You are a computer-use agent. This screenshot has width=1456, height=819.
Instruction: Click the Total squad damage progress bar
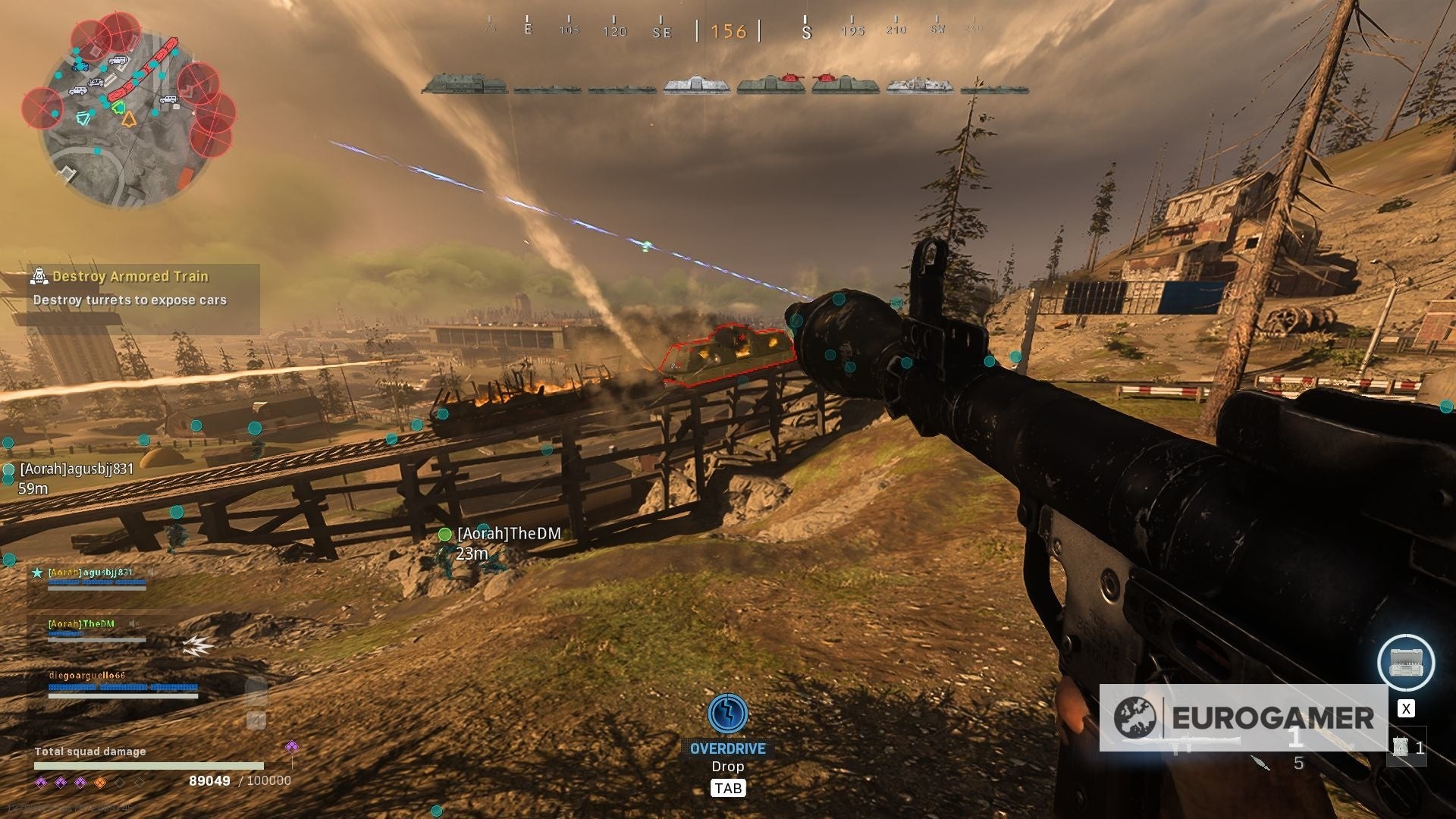tap(149, 766)
